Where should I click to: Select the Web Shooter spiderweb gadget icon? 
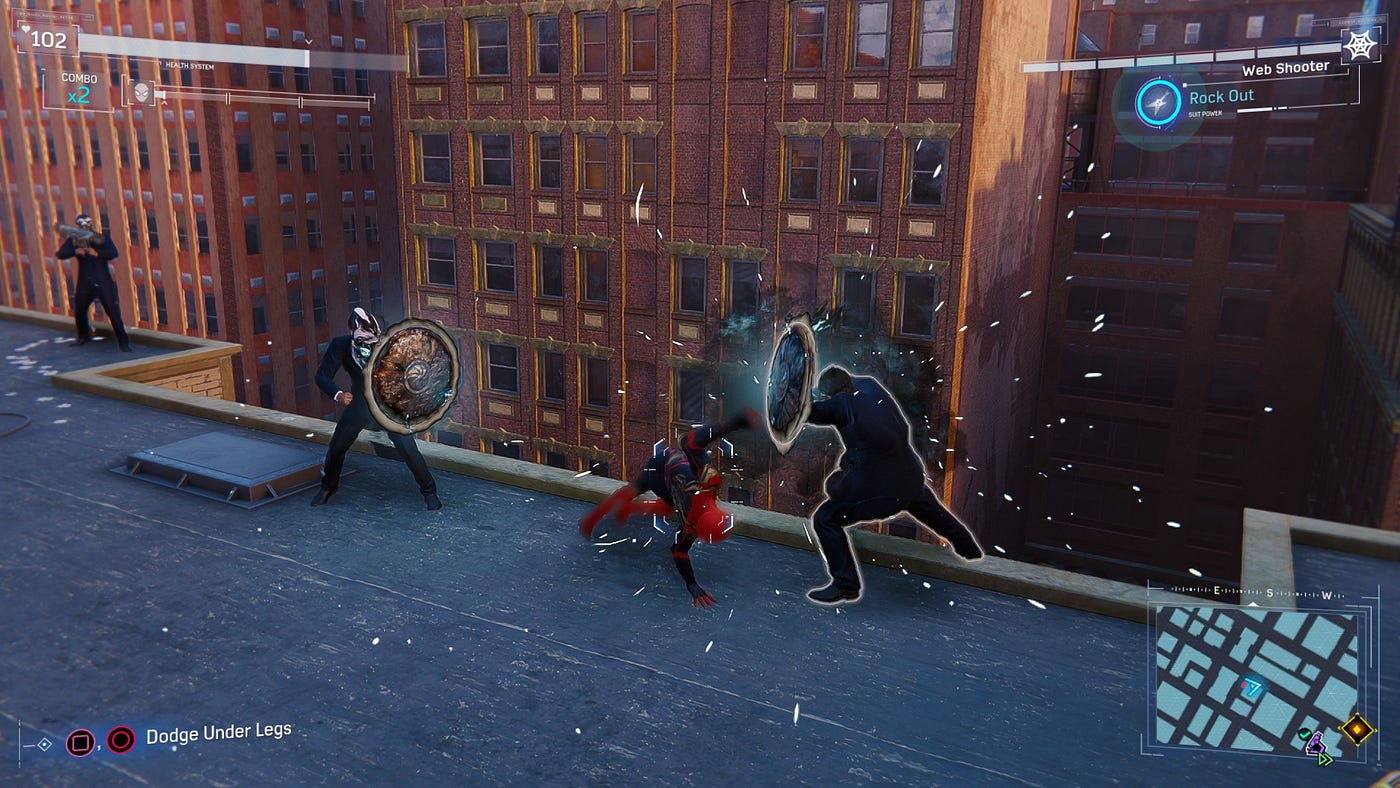pos(1359,46)
